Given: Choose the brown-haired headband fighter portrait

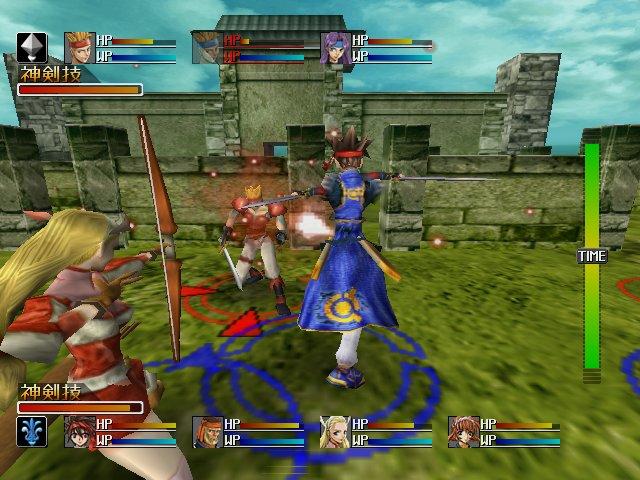Looking at the screenshot, I should coord(207,431).
